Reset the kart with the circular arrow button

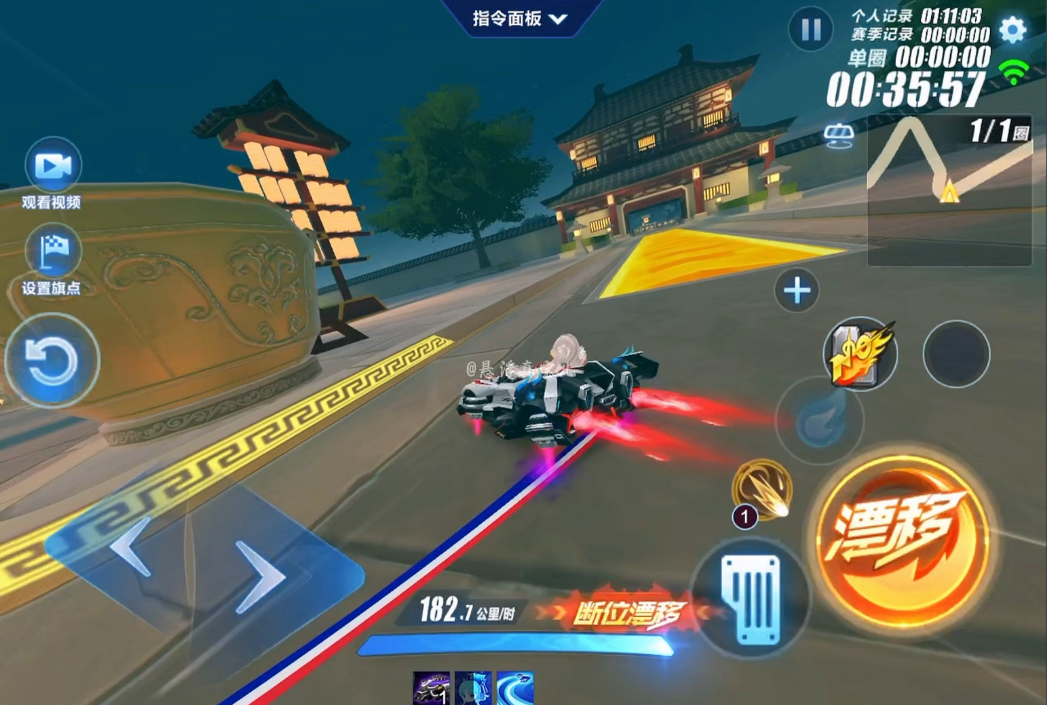pyautogui.click(x=51, y=362)
